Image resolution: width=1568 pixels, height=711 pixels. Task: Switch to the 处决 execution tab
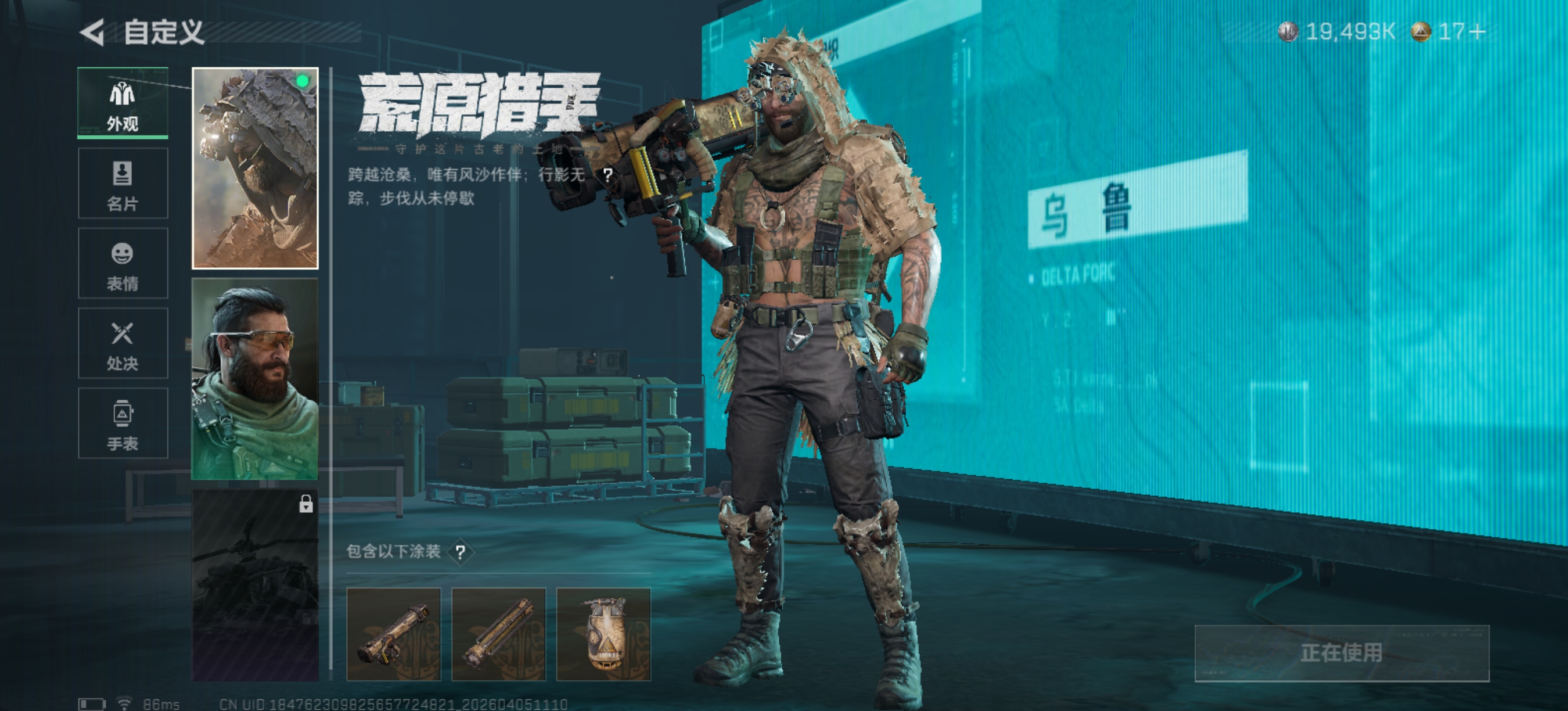(123, 343)
